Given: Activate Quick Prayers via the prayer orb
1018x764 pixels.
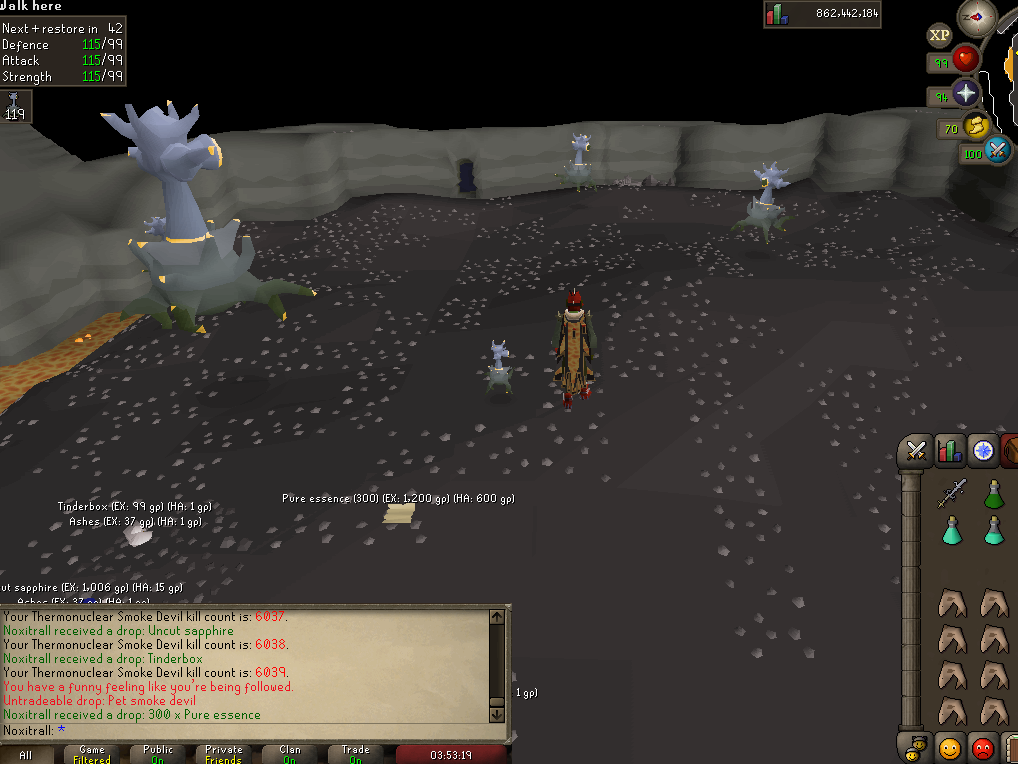Looking at the screenshot, I should [x=965, y=95].
